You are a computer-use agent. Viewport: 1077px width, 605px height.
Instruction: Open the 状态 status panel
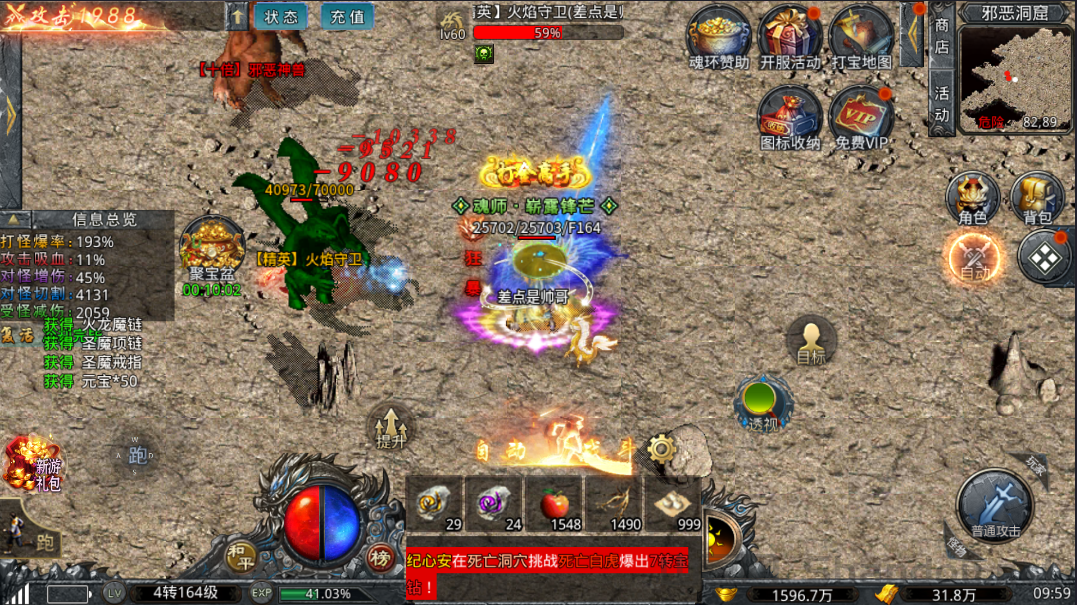[281, 17]
